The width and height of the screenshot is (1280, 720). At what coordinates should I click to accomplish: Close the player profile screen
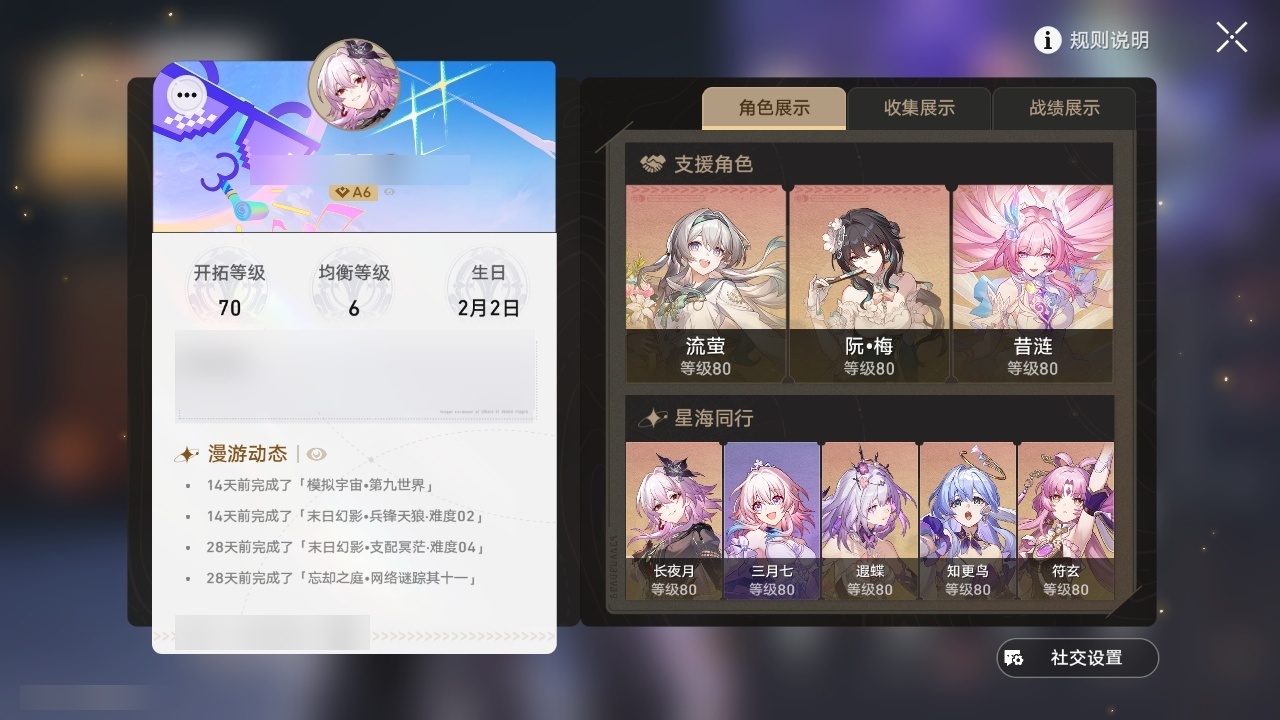click(1231, 37)
